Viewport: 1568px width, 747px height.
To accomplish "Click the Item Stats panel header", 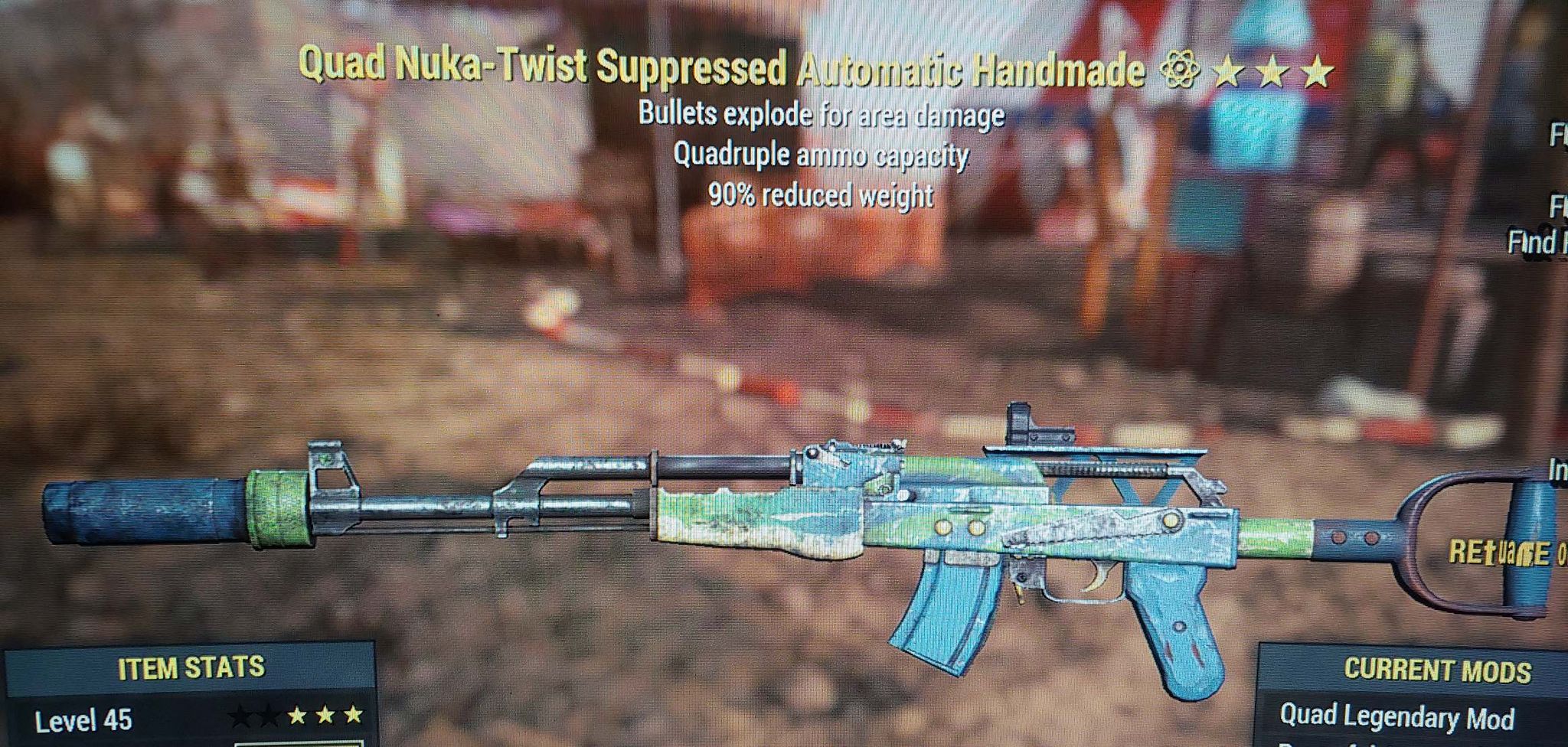I will (191, 668).
